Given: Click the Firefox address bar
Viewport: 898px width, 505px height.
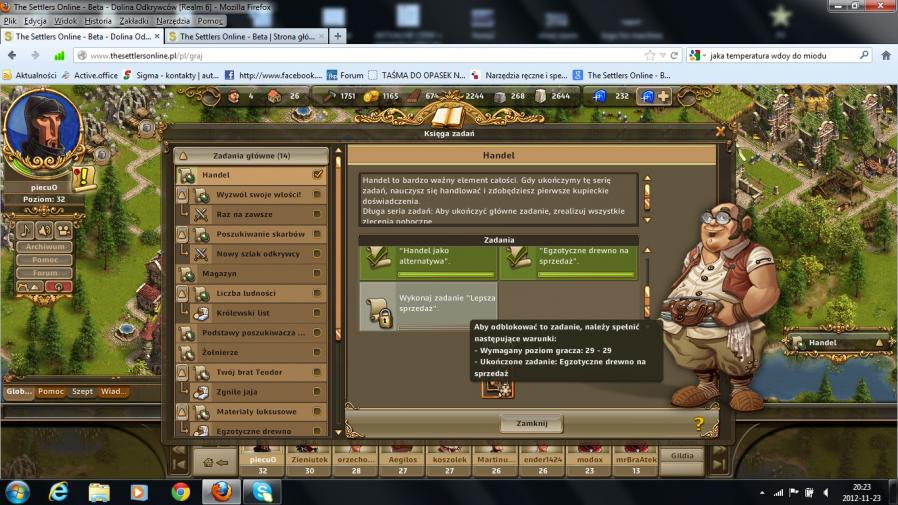Looking at the screenshot, I should 360,56.
